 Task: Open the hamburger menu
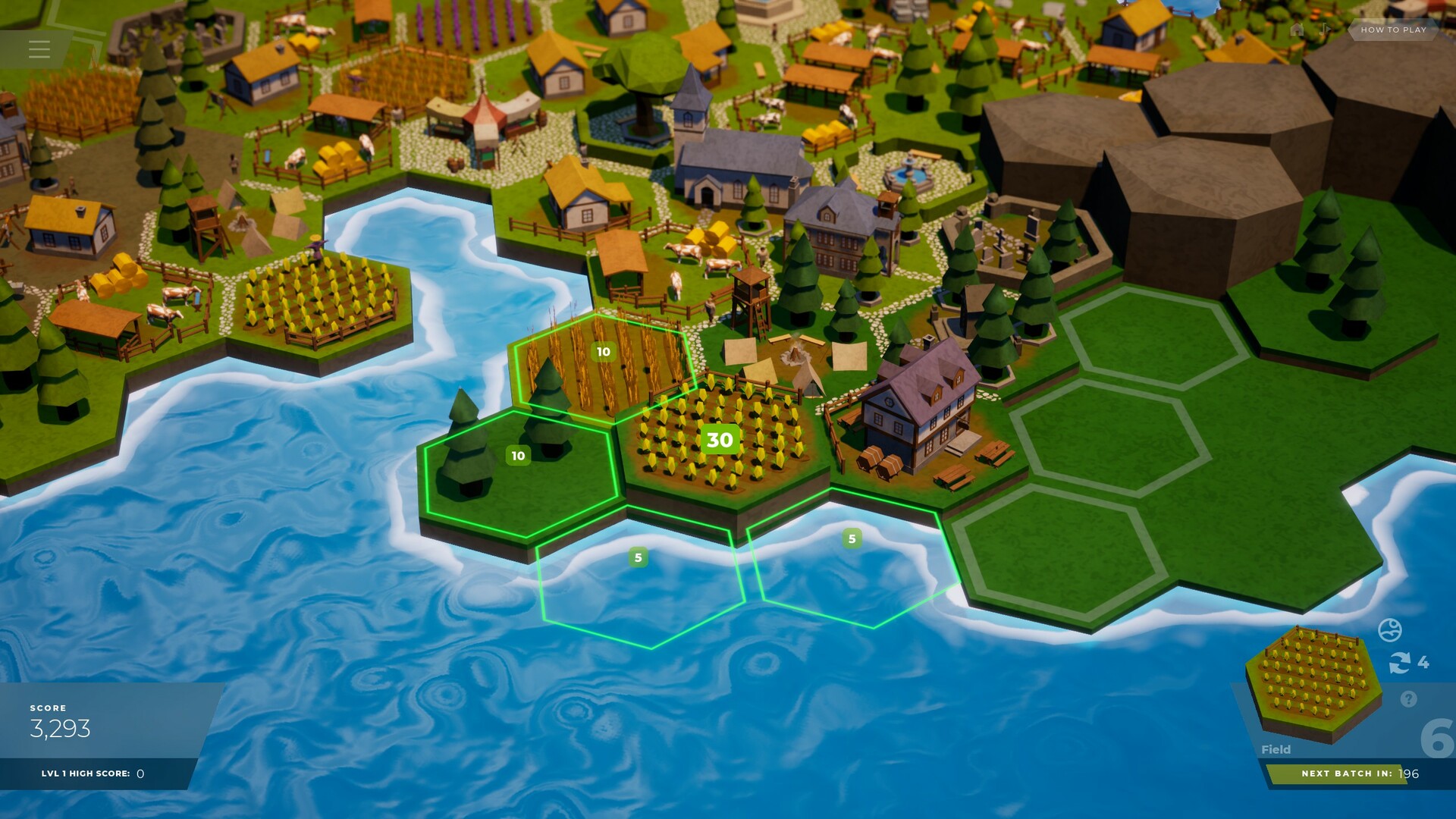coord(39,49)
